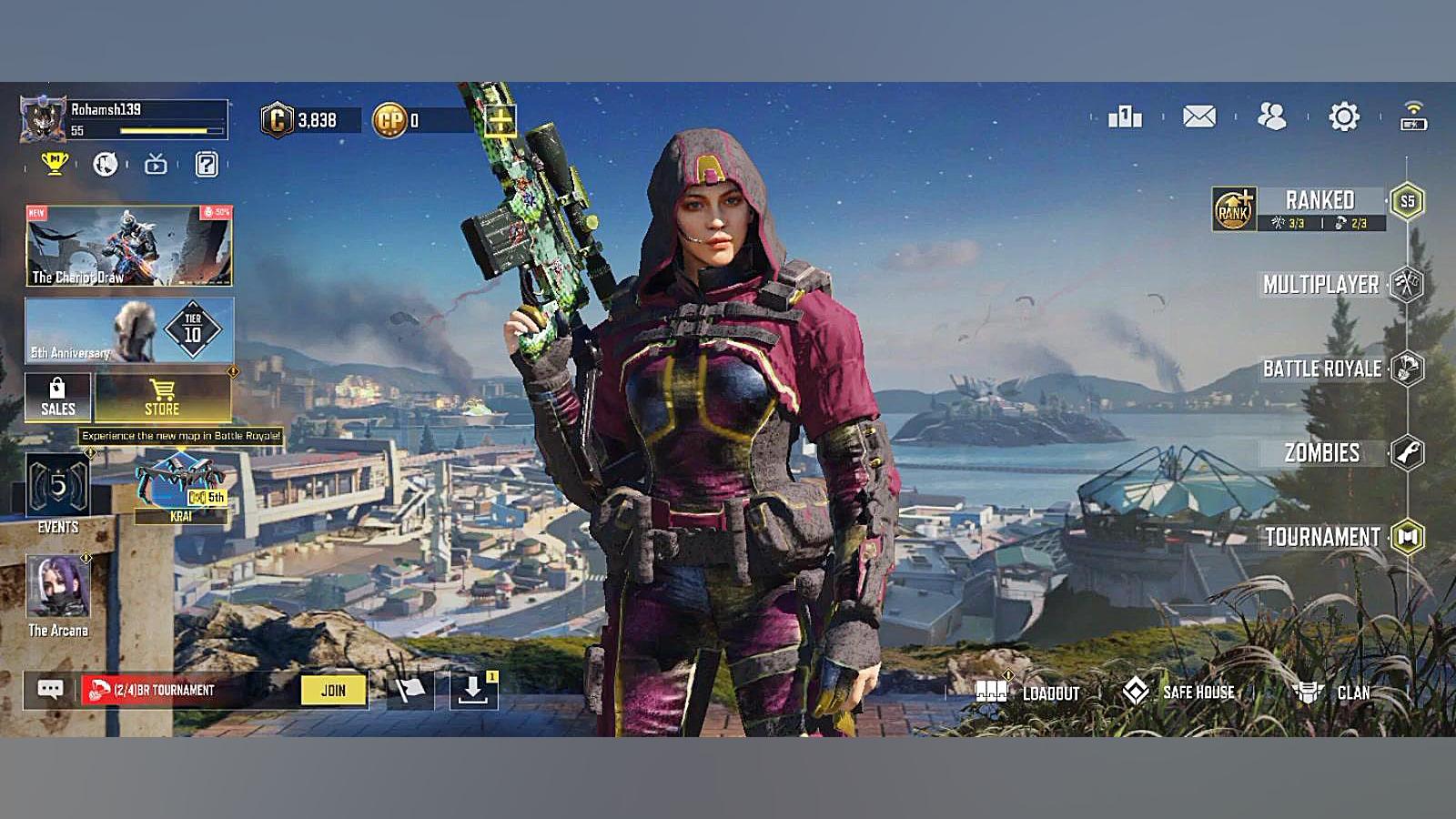This screenshot has height=819, width=1456.
Task: Select Multiplayer mode
Action: pyautogui.click(x=1321, y=285)
